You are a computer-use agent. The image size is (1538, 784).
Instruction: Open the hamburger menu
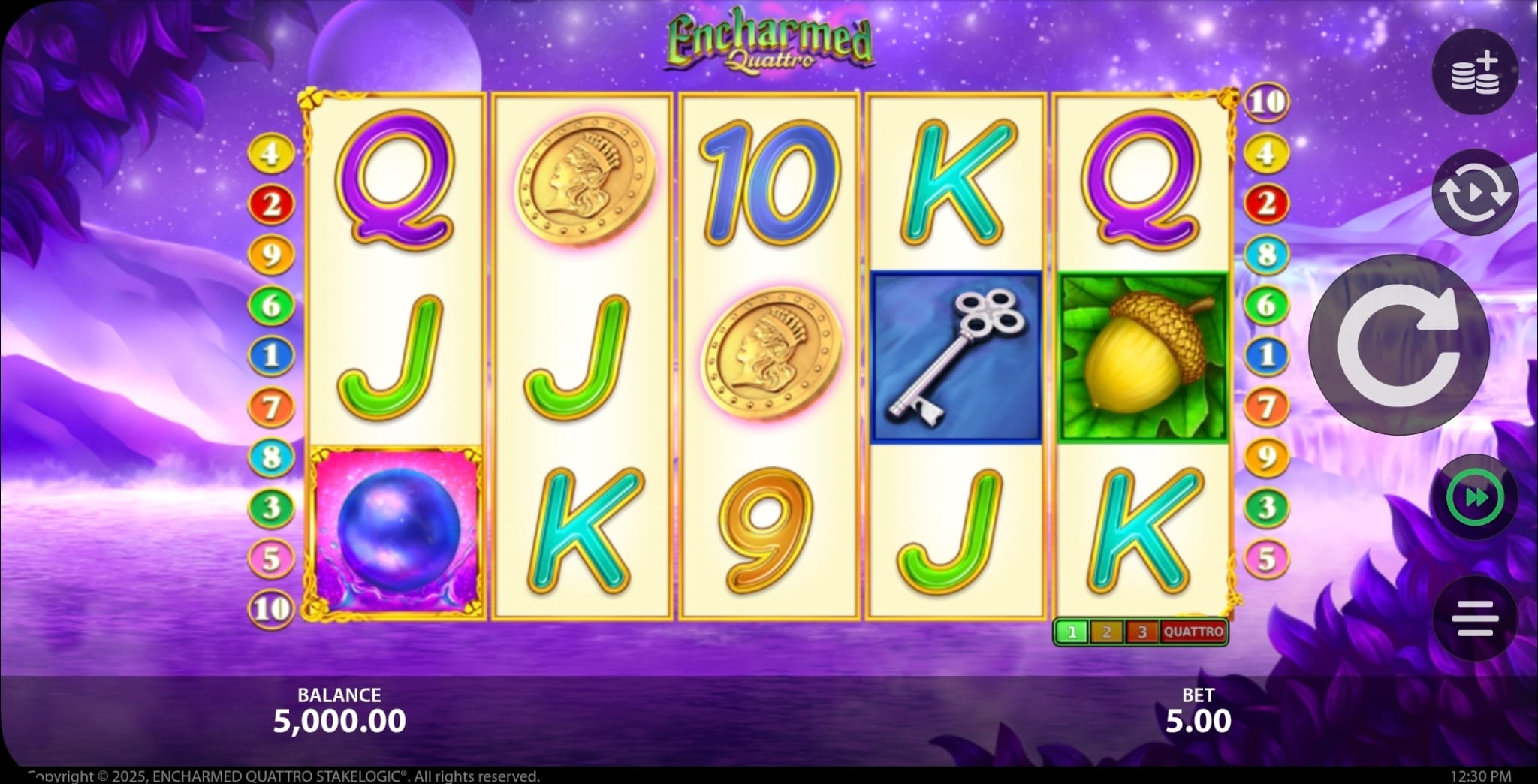1475,618
